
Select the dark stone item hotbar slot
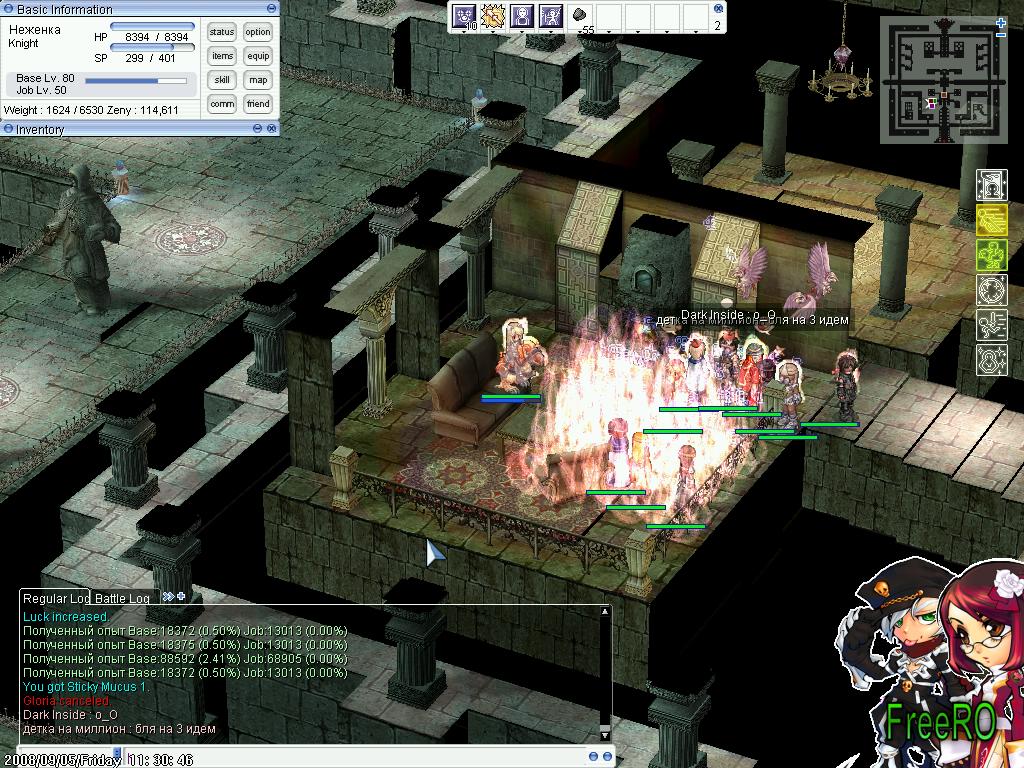[x=579, y=16]
